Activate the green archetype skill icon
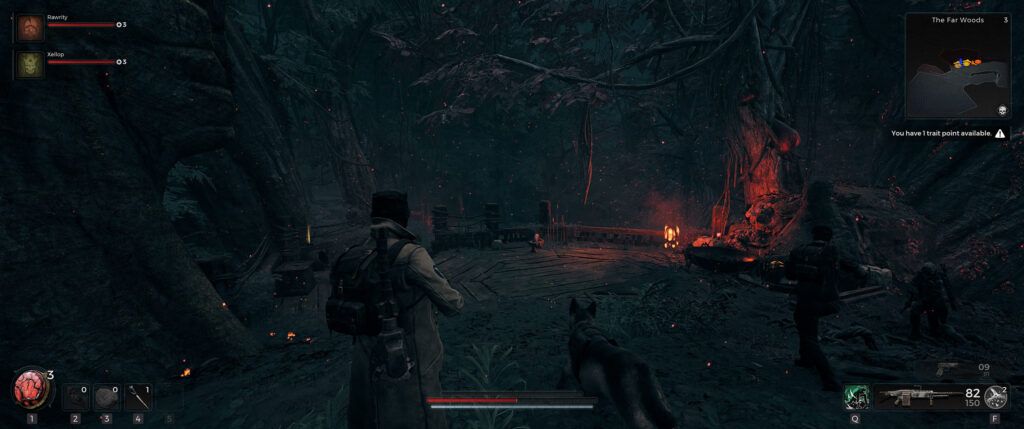 tap(856, 397)
